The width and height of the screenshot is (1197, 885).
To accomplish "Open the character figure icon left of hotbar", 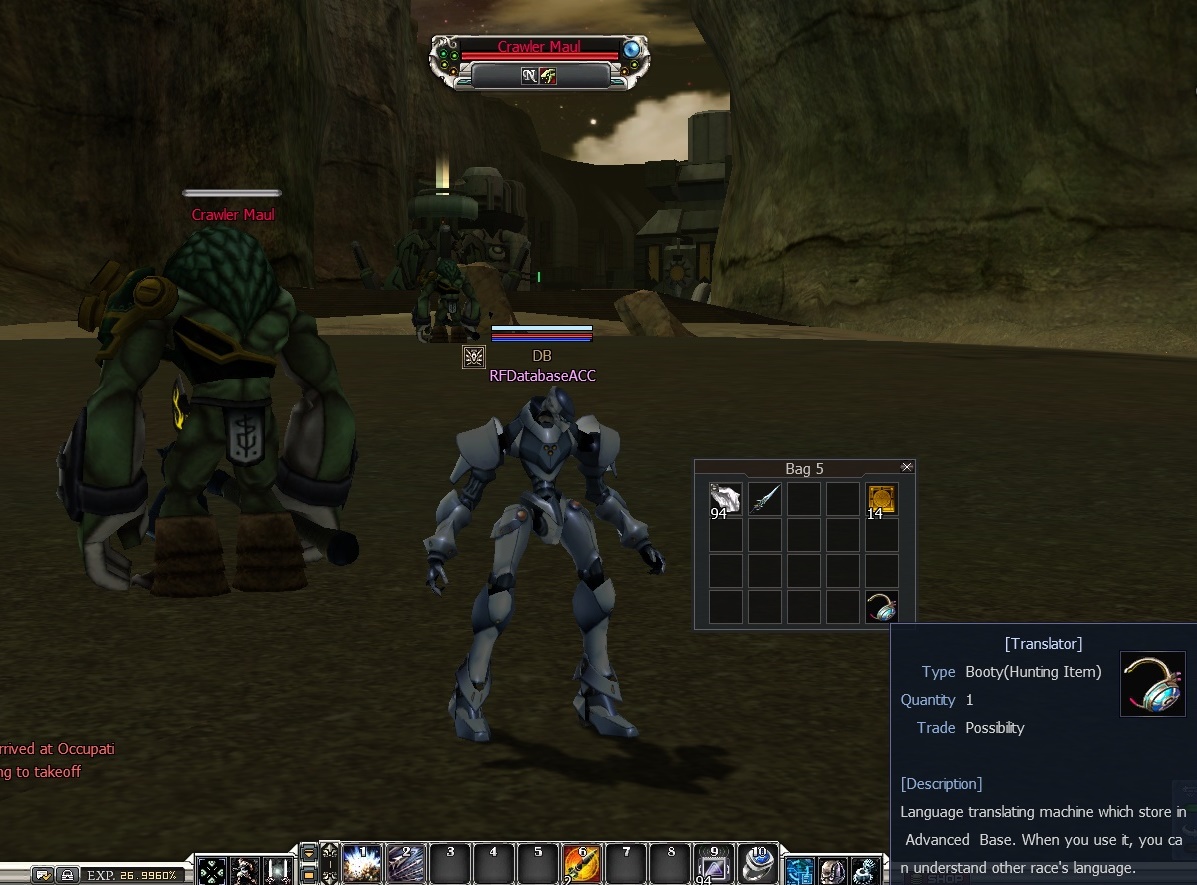I will pos(245,870).
